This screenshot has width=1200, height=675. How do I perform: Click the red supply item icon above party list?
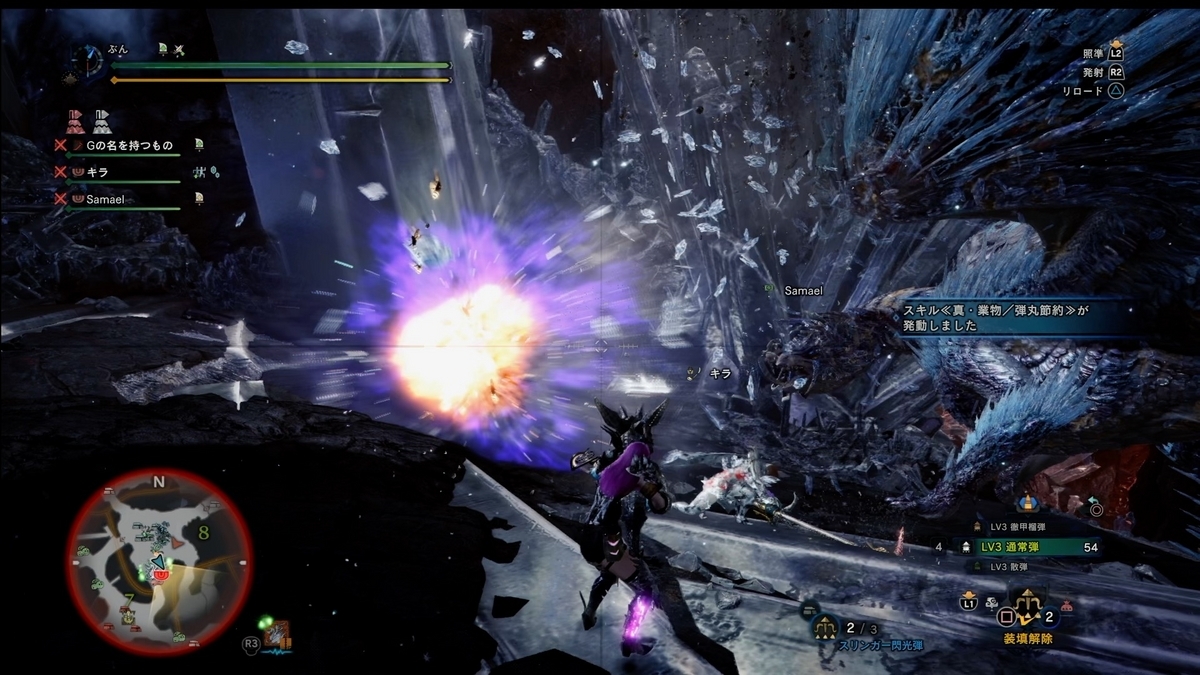tap(76, 122)
